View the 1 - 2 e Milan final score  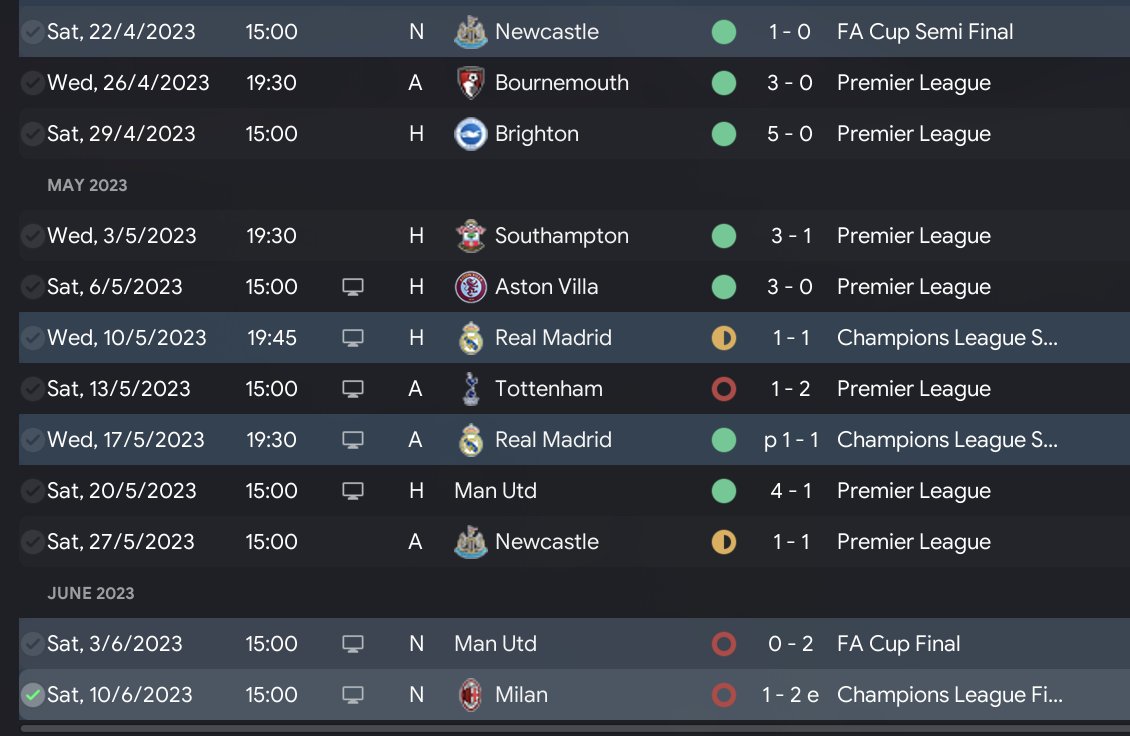click(x=790, y=695)
